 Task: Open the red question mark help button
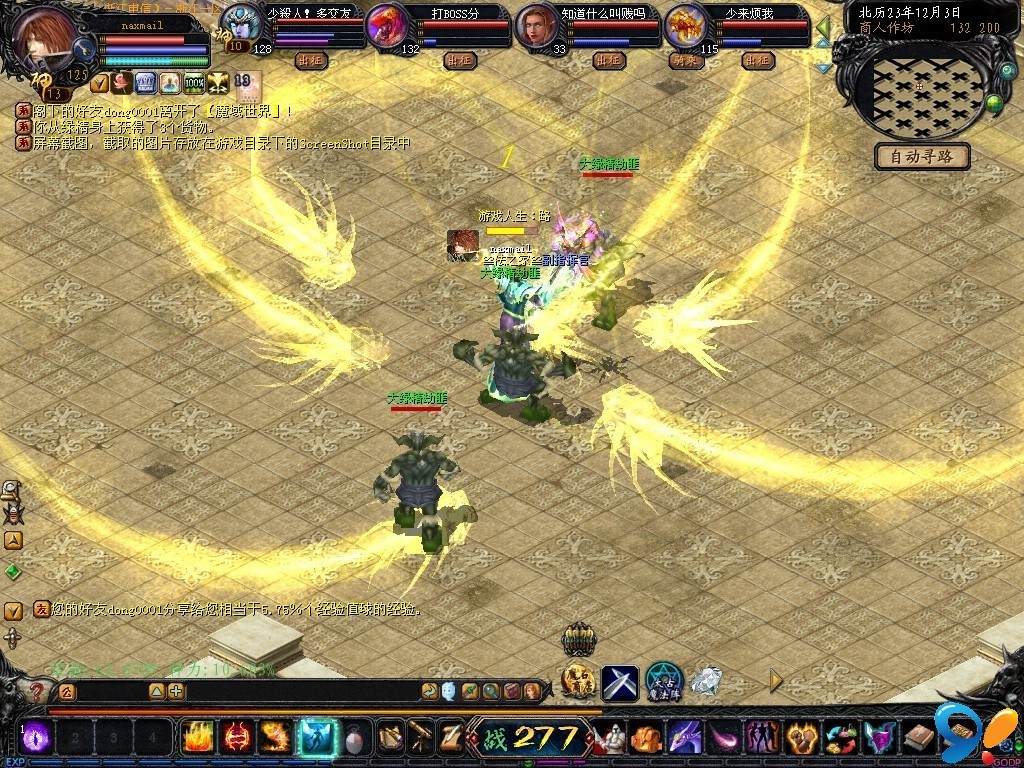pyautogui.click(x=37, y=692)
